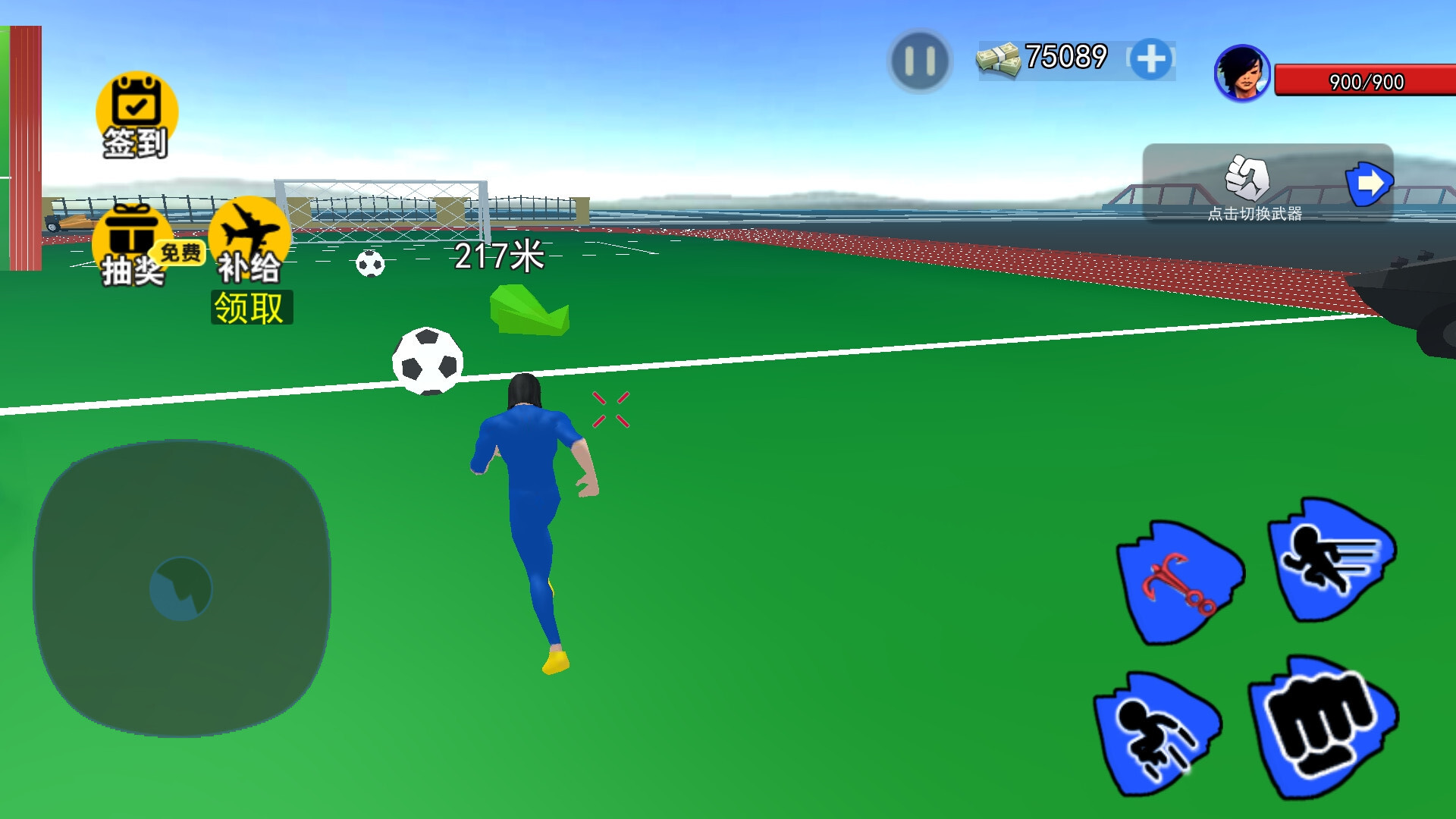Claim the reward with 领取

point(251,308)
